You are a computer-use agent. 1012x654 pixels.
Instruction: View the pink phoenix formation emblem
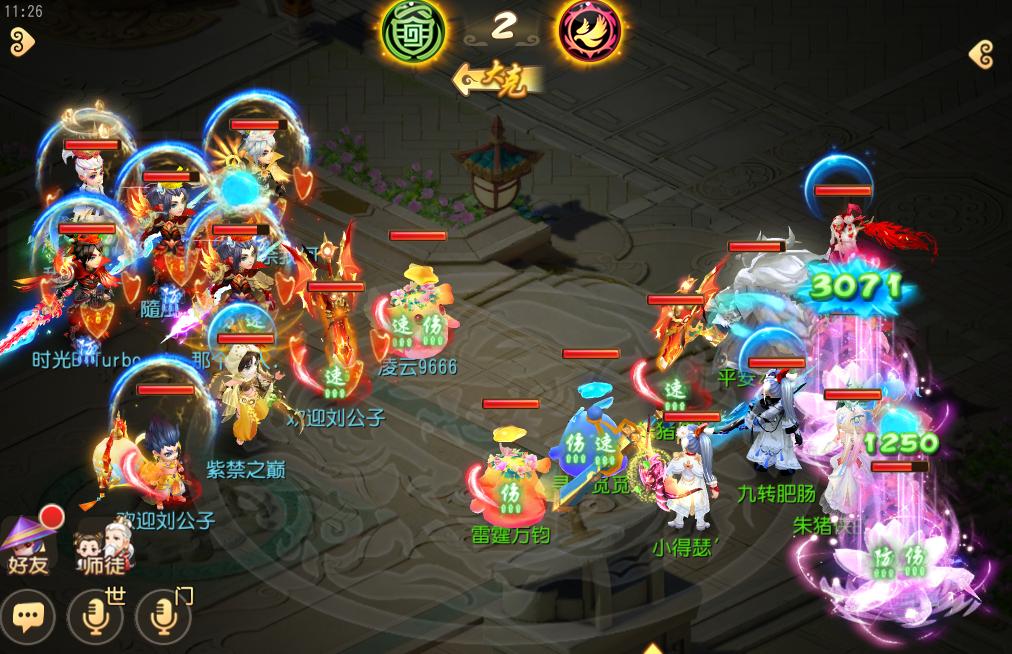[588, 29]
